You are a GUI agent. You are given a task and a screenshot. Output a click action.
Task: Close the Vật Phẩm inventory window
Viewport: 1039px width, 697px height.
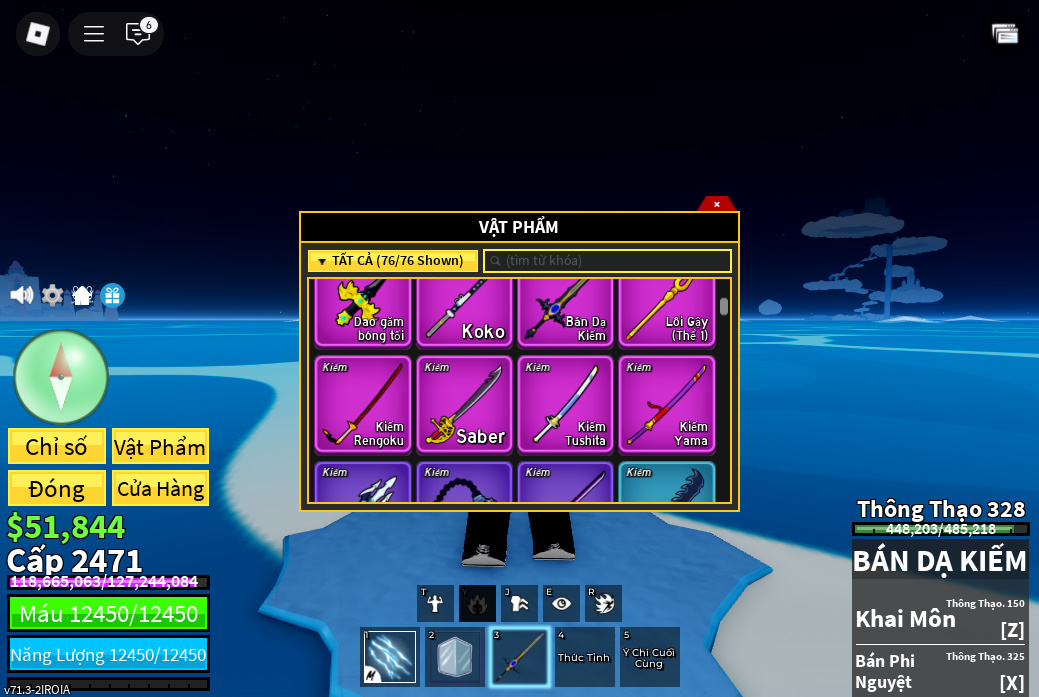[716, 204]
